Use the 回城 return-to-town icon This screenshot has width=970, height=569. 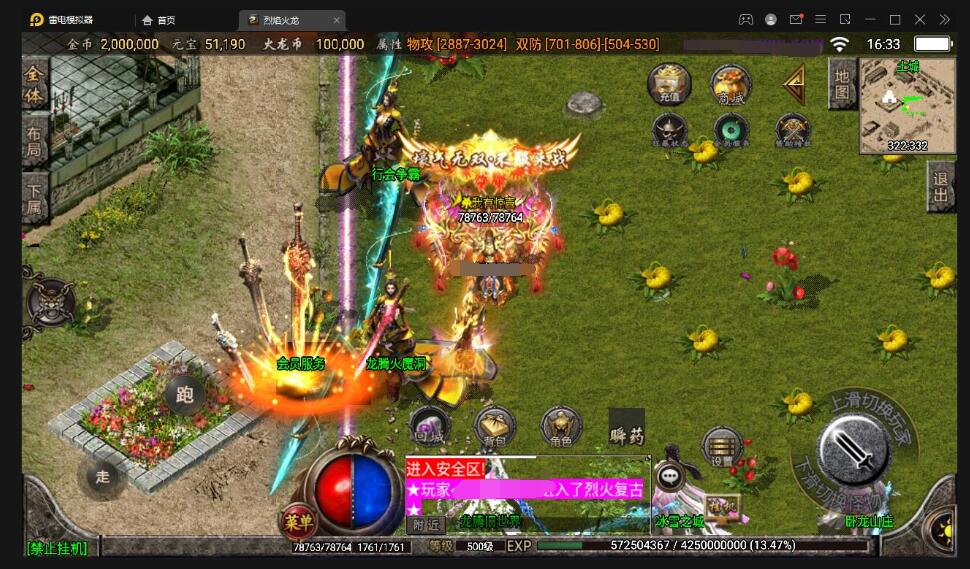[429, 427]
